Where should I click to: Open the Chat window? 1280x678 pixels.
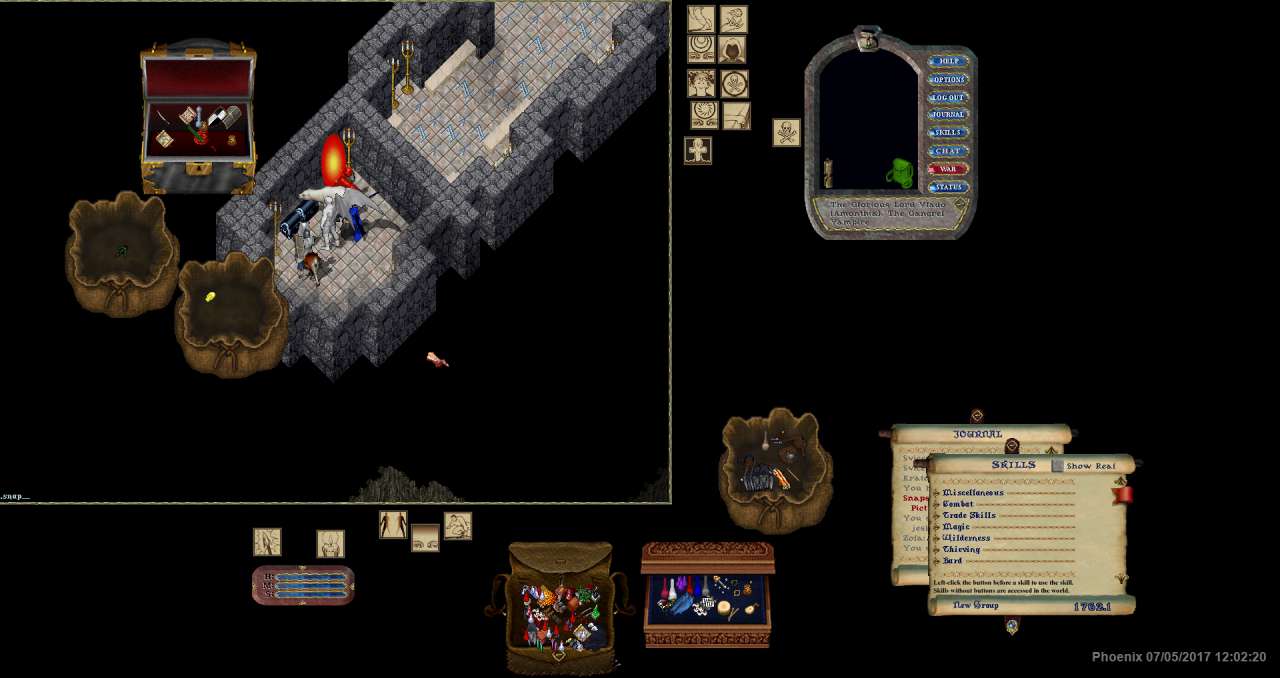pos(947,151)
